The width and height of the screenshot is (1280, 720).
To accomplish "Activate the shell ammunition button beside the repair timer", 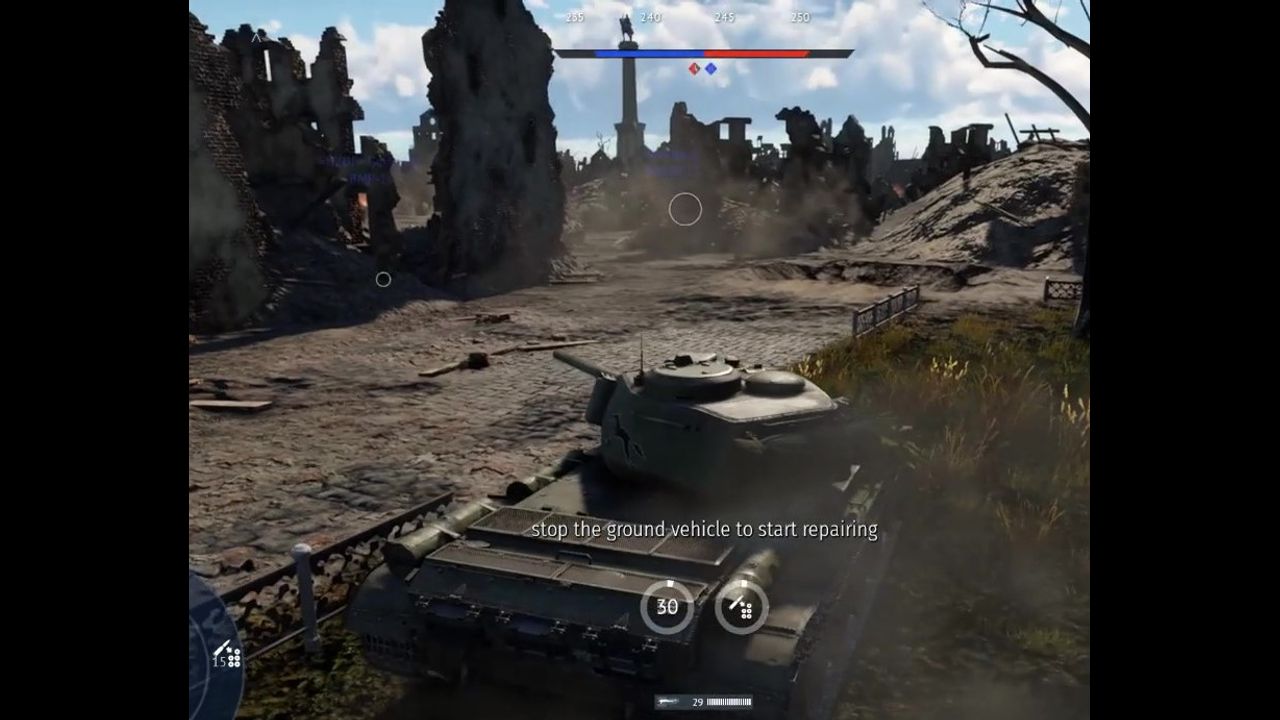I will pos(742,606).
